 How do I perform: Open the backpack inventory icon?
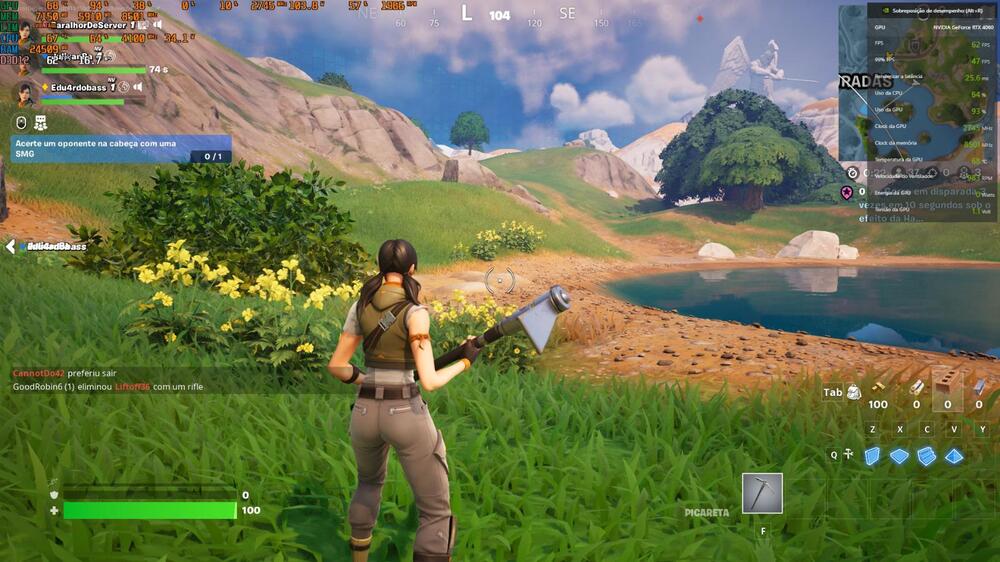854,392
